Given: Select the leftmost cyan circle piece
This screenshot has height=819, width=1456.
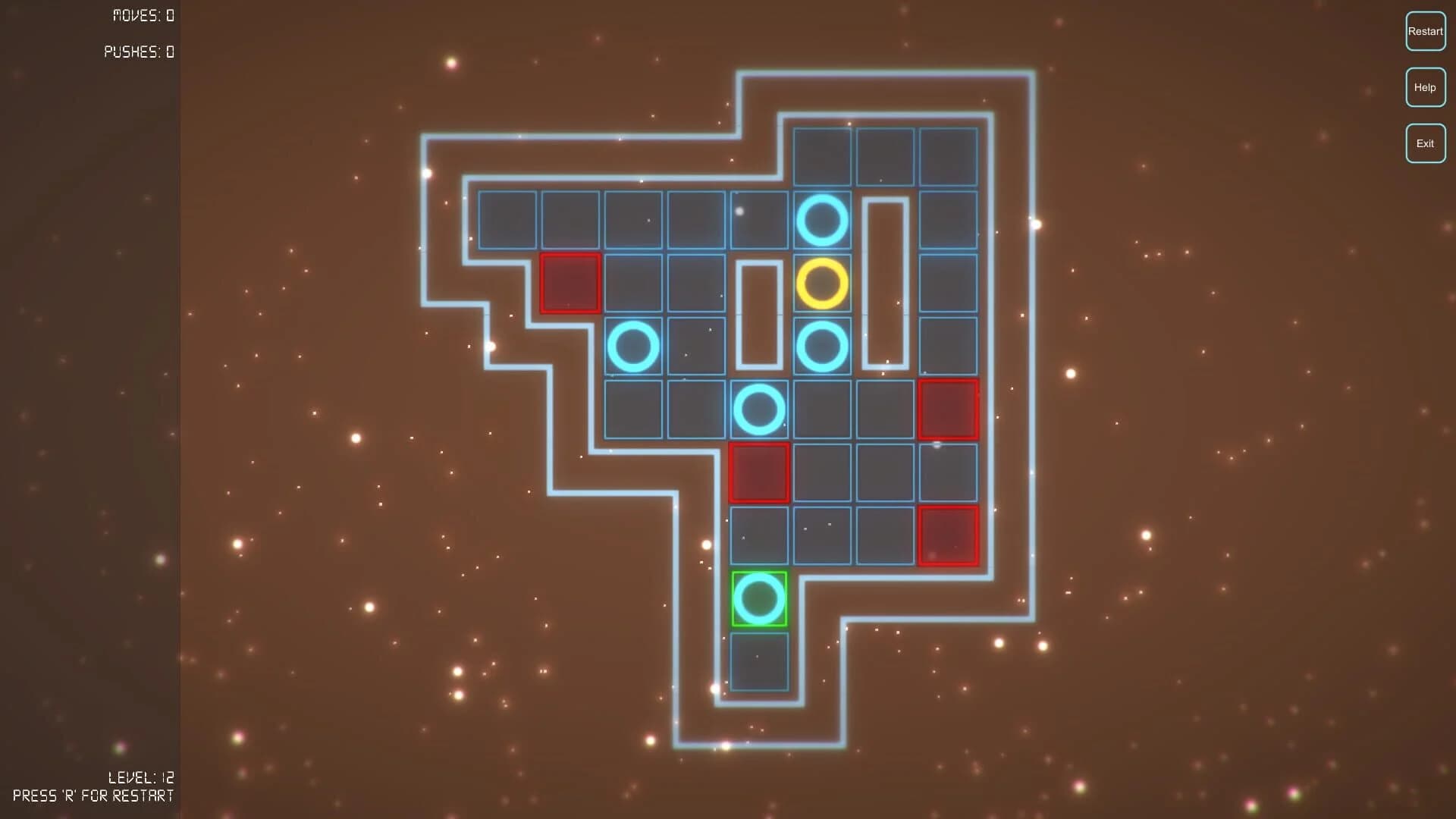Looking at the screenshot, I should click(635, 347).
